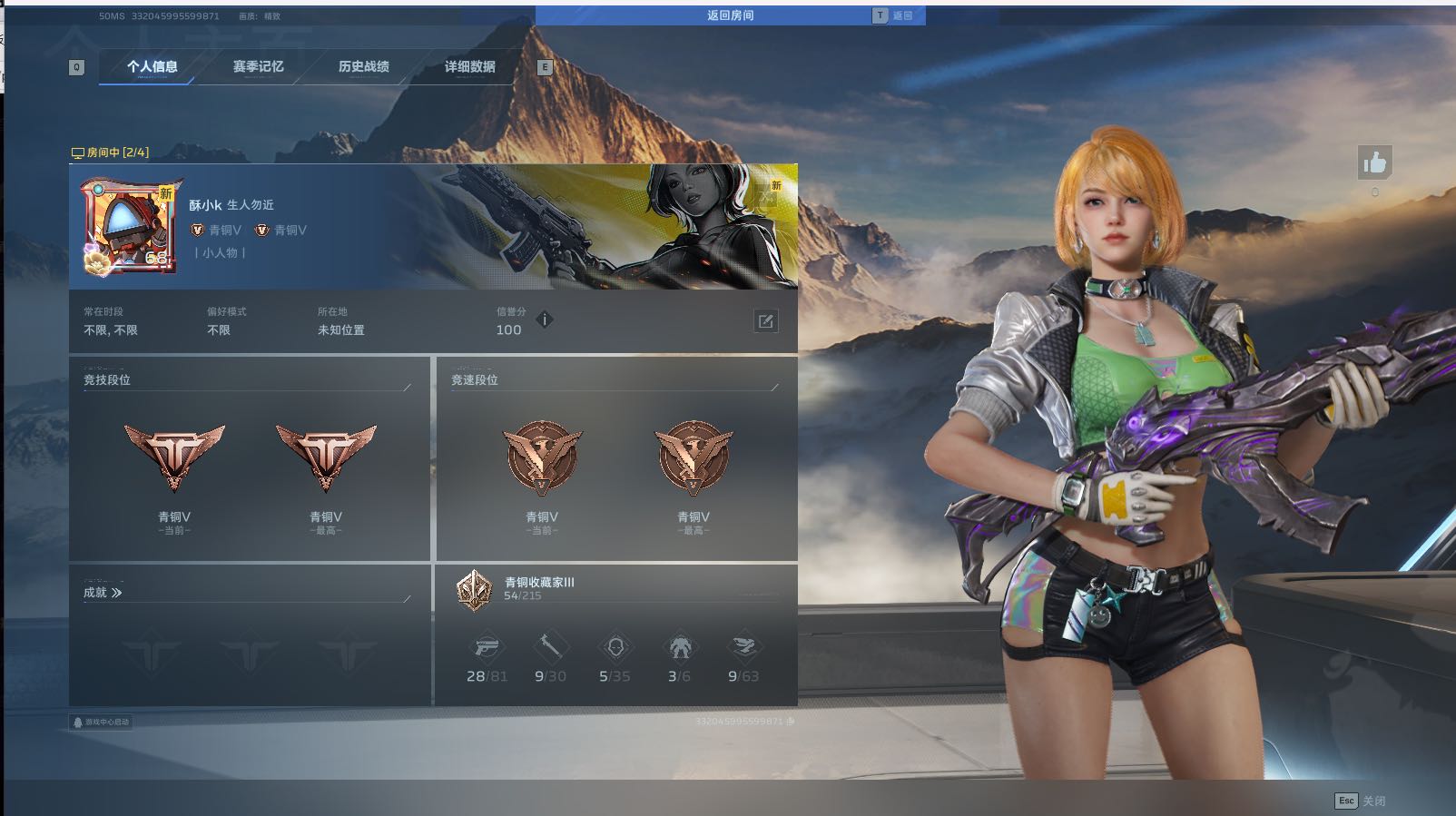Image resolution: width=1456 pixels, height=816 pixels.
Task: Open the player avatar portrait
Action: pos(128,226)
